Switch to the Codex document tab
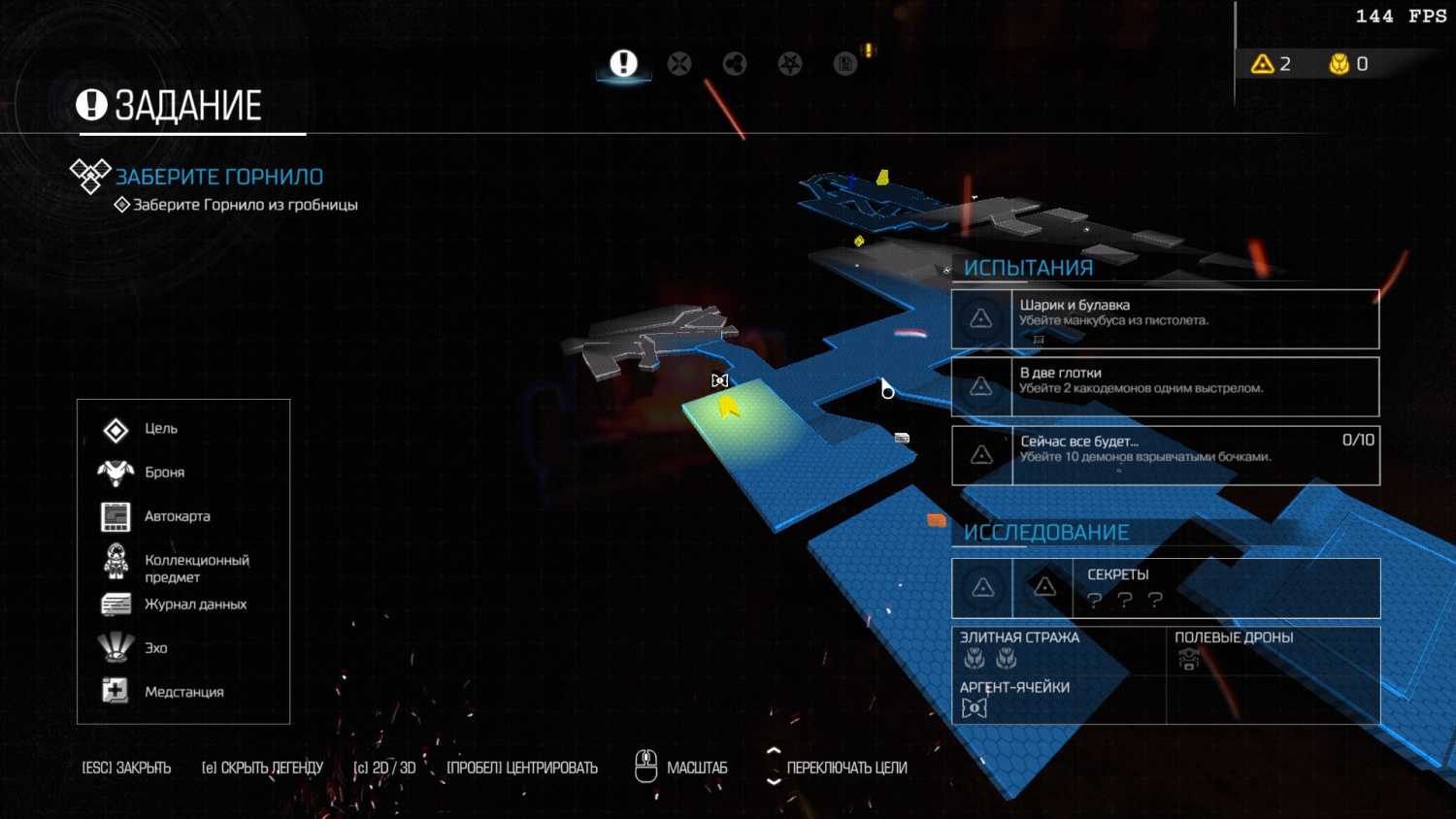The image size is (1456, 819). 845,64
